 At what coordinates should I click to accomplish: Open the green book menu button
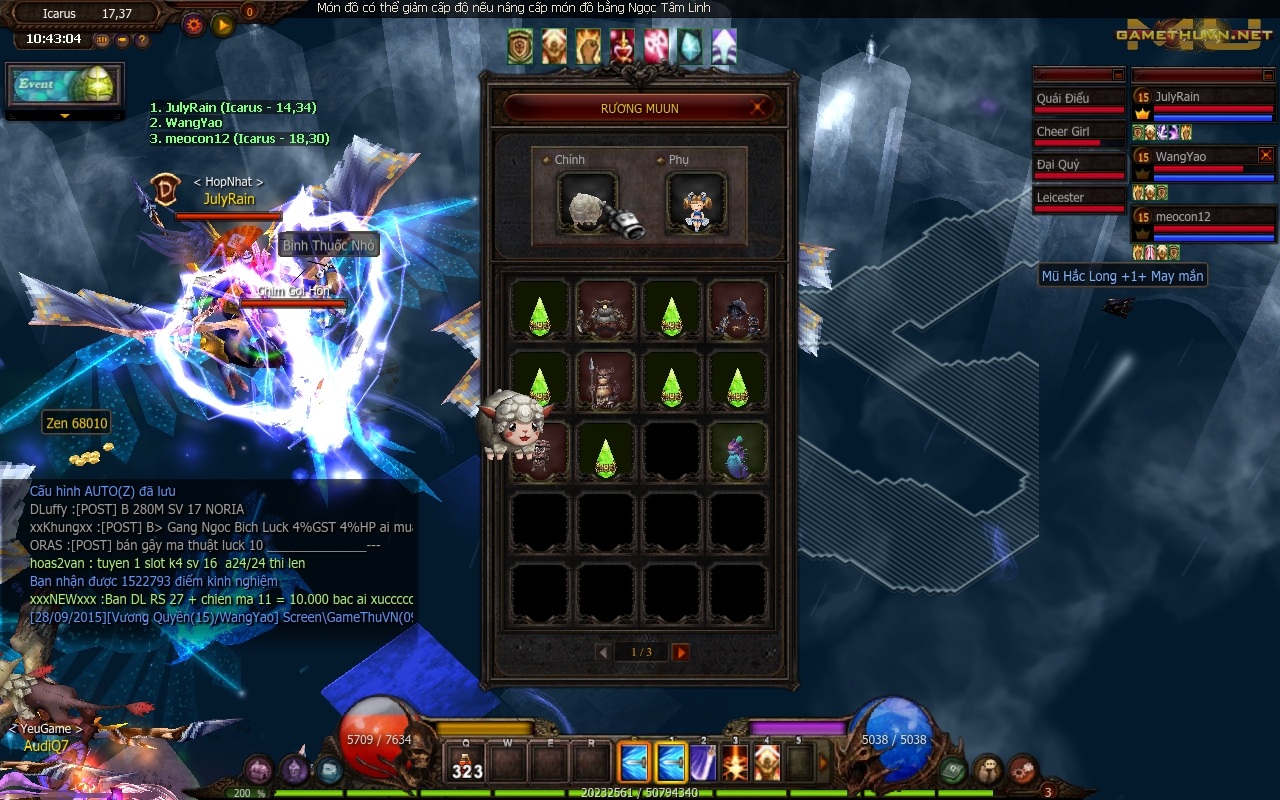pyautogui.click(x=952, y=770)
